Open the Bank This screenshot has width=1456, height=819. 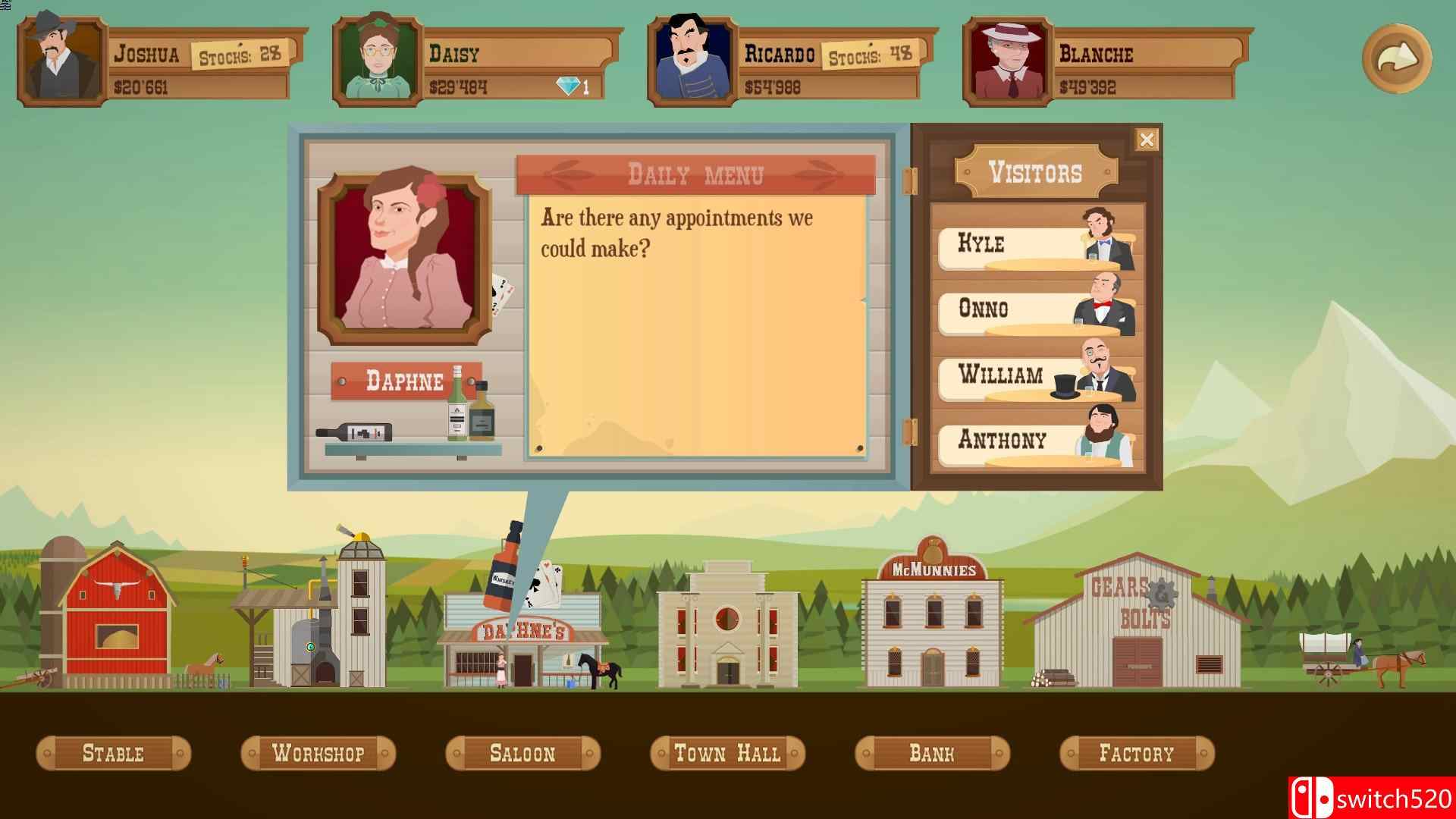932,753
